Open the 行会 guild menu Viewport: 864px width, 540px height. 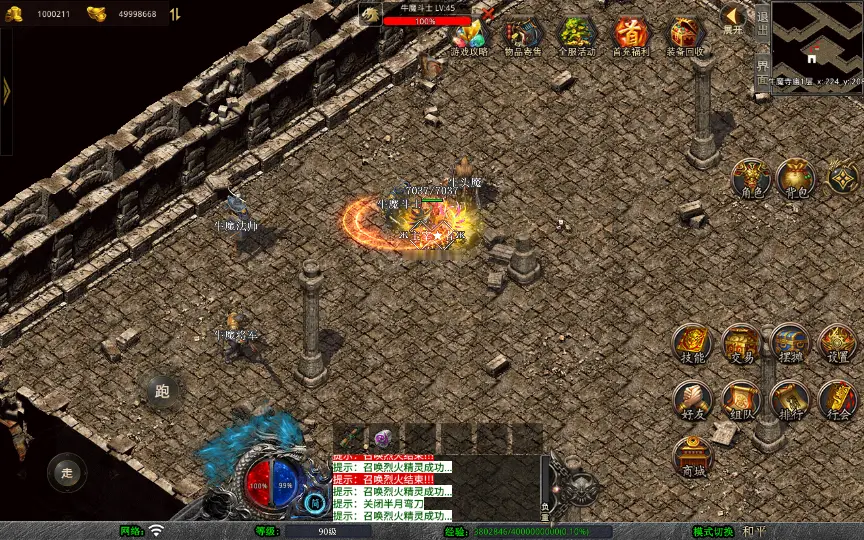click(x=838, y=400)
